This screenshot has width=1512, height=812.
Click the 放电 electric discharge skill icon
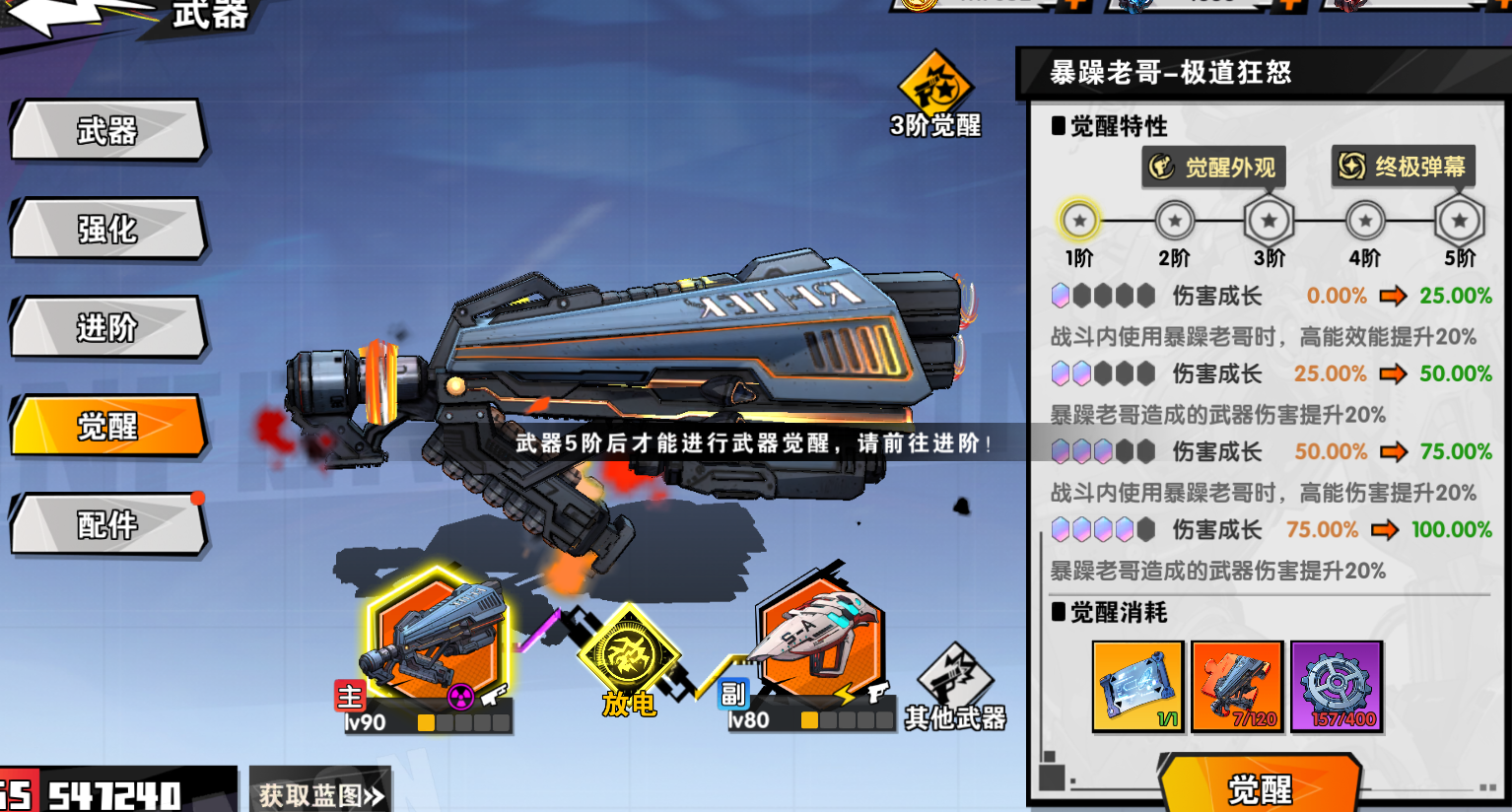(629, 651)
